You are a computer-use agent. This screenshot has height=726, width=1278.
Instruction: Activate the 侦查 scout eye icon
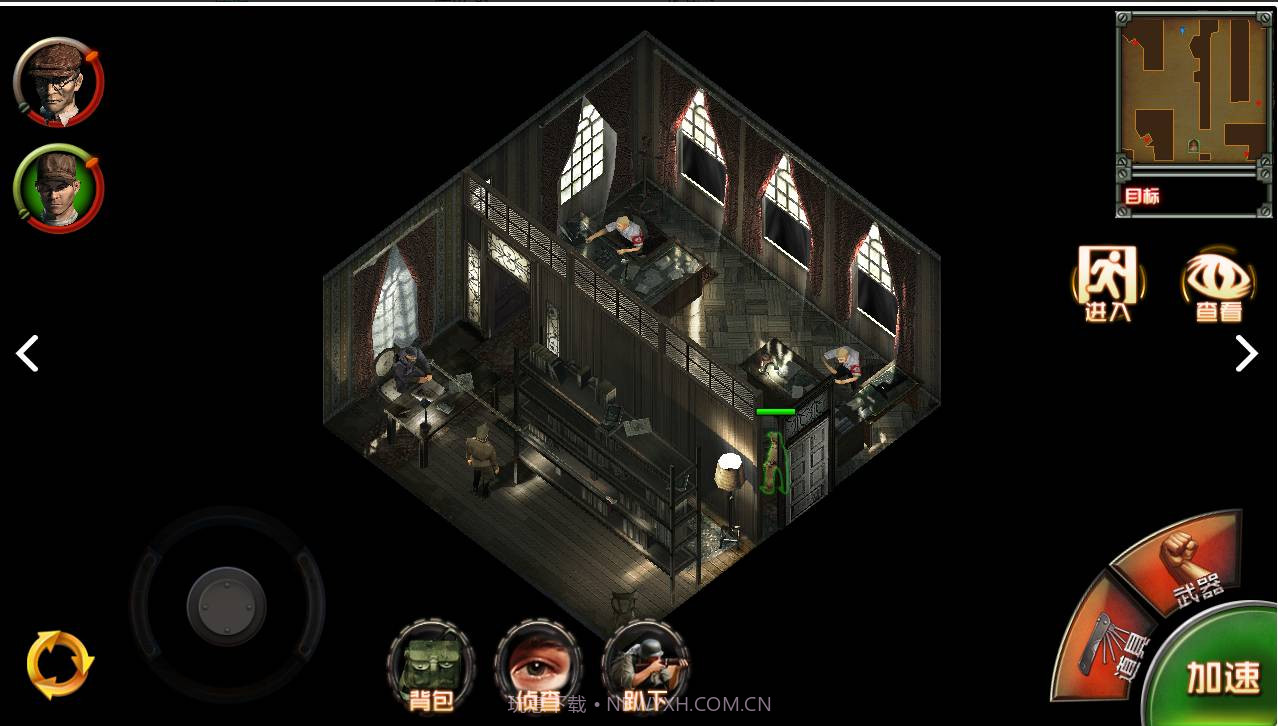538,664
